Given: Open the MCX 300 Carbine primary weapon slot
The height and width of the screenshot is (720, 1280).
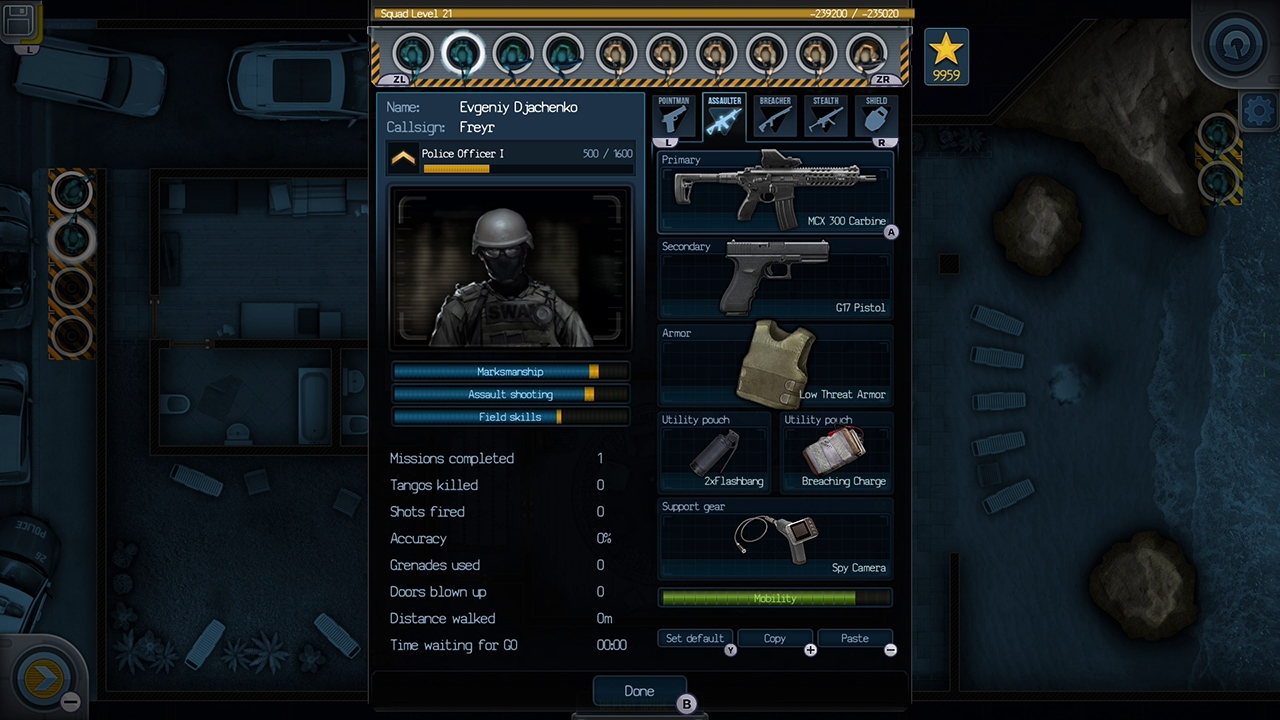Looking at the screenshot, I should pos(775,190).
